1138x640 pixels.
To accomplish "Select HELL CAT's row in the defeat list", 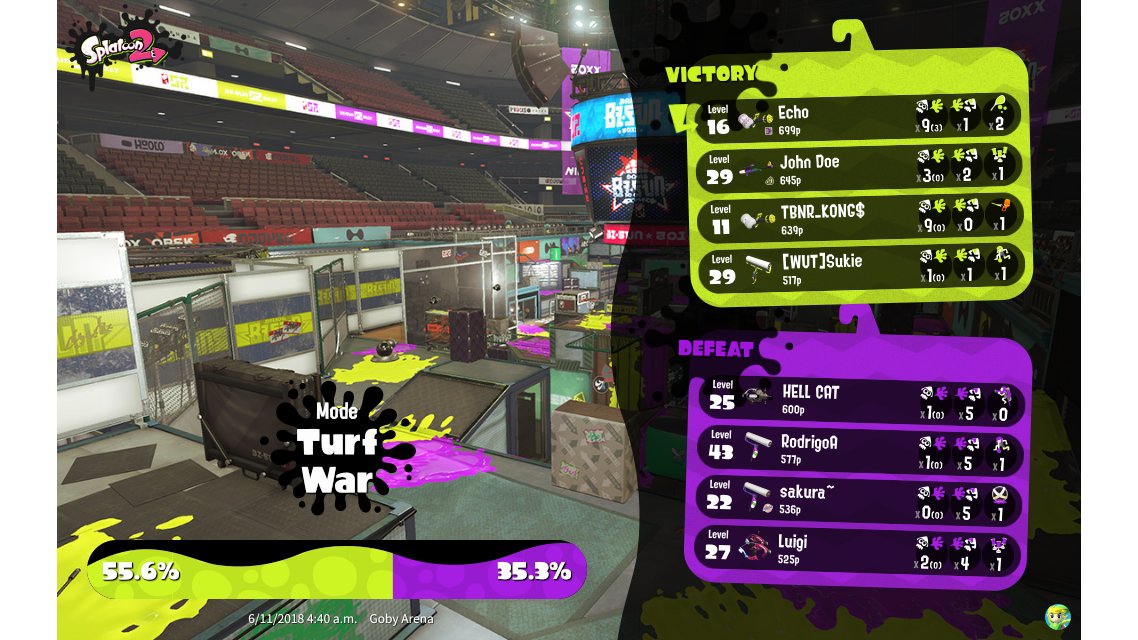I will (860, 399).
